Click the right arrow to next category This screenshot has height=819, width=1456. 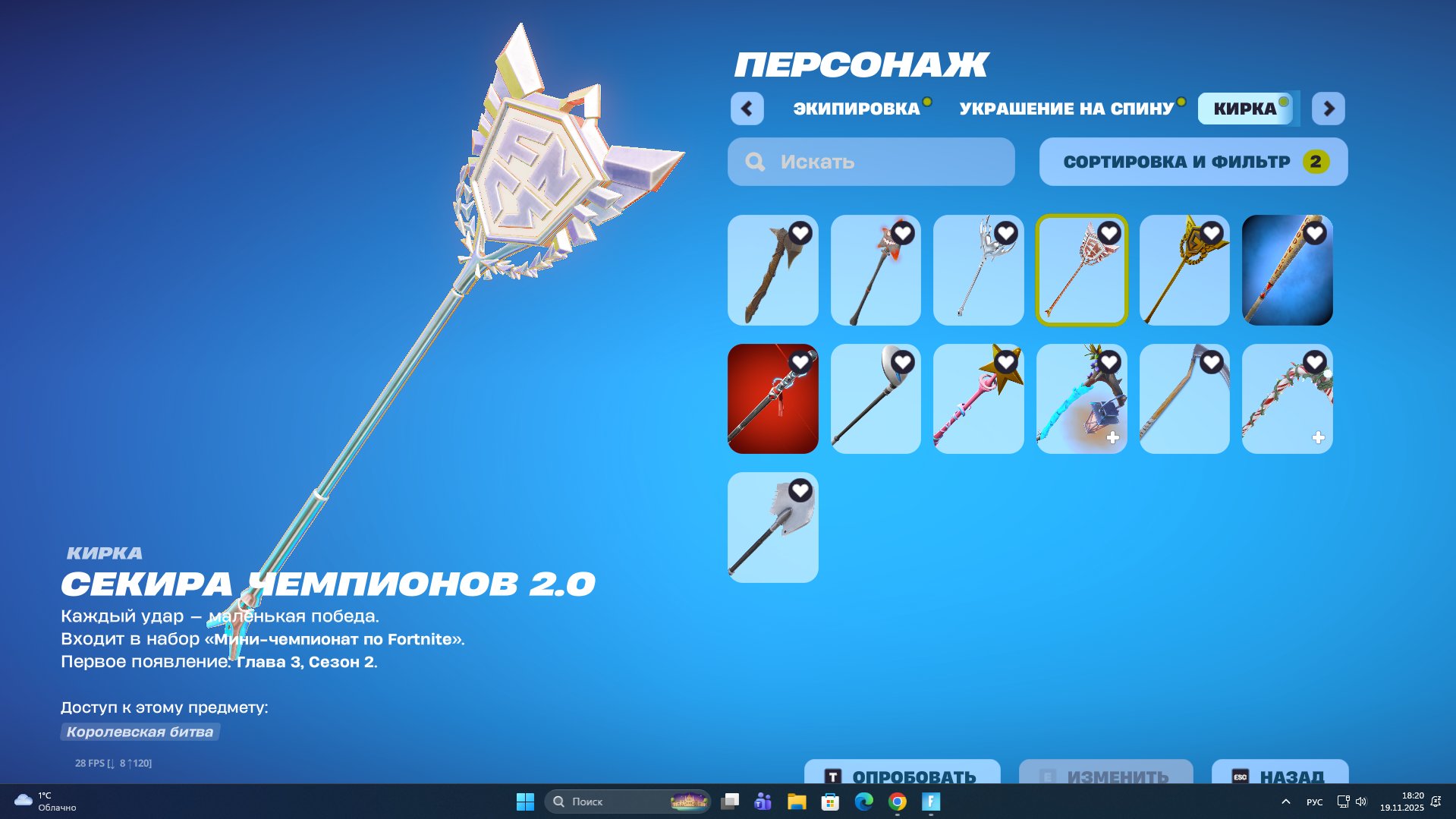(x=1329, y=109)
